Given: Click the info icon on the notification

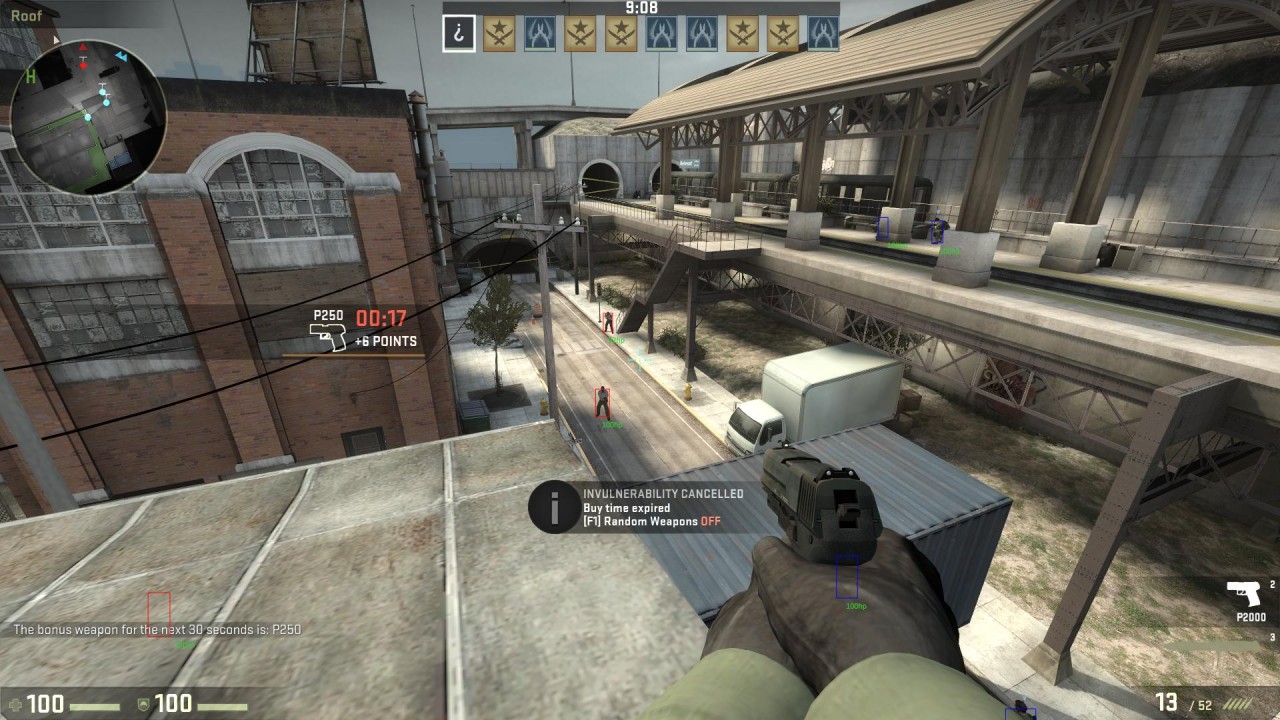Looking at the screenshot, I should [554, 506].
